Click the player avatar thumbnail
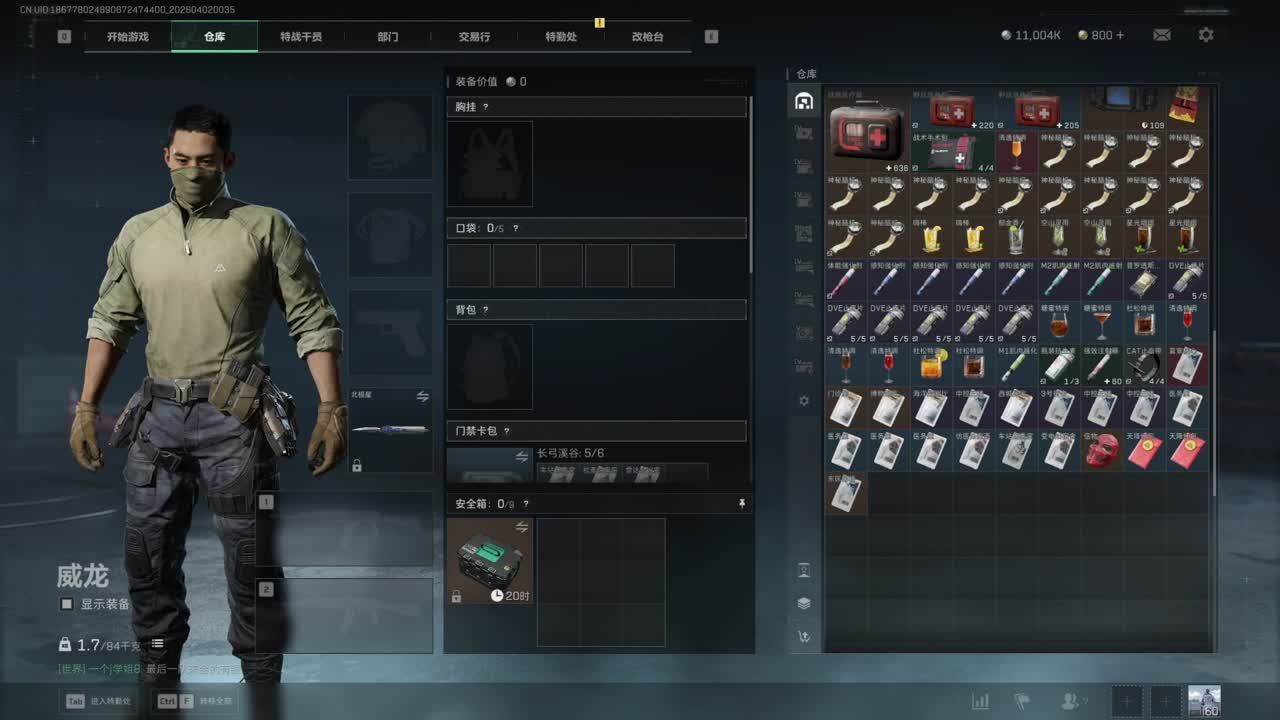The height and width of the screenshot is (720, 1280). point(1204,701)
